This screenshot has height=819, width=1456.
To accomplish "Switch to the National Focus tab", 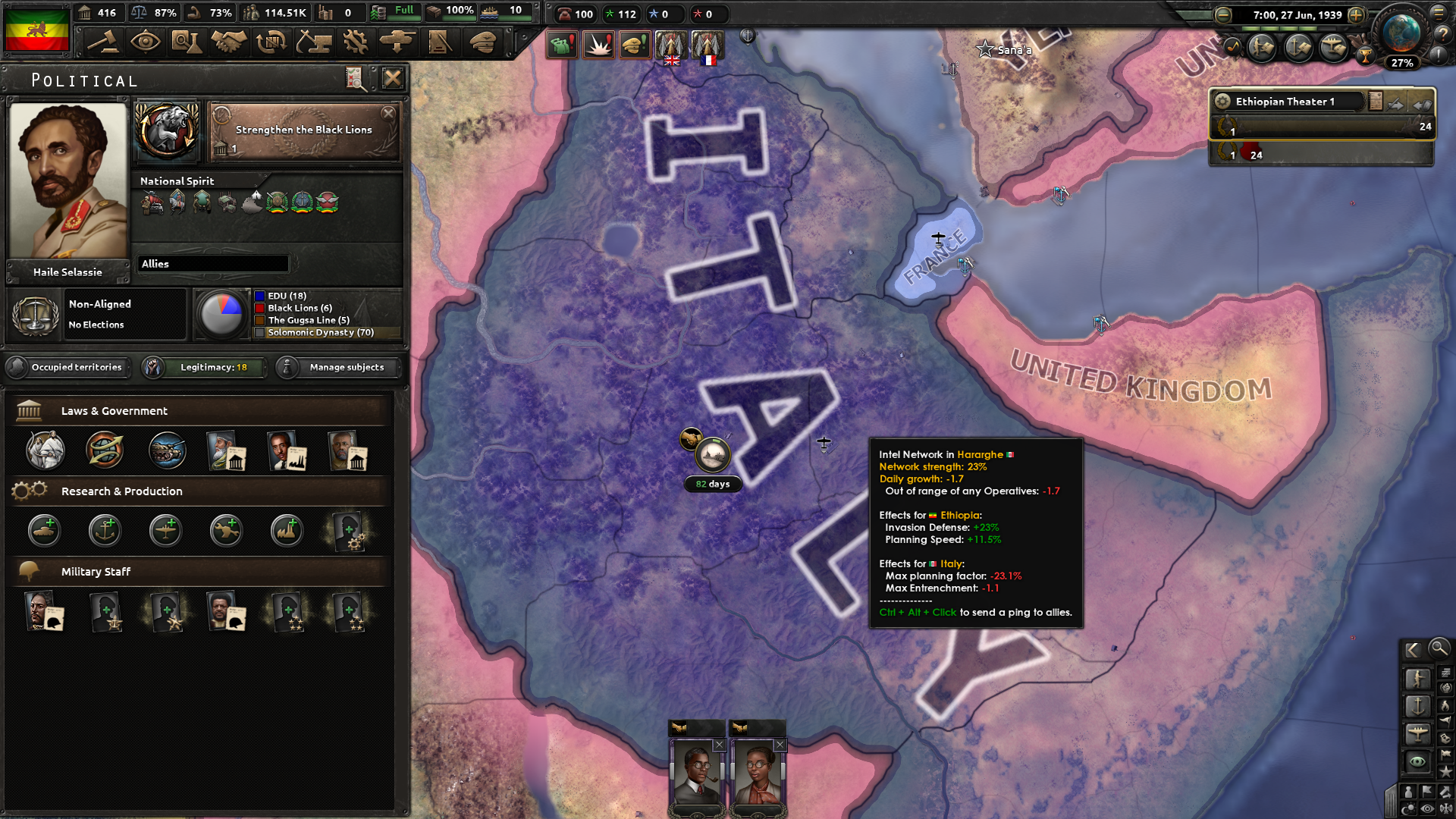I will click(x=166, y=131).
